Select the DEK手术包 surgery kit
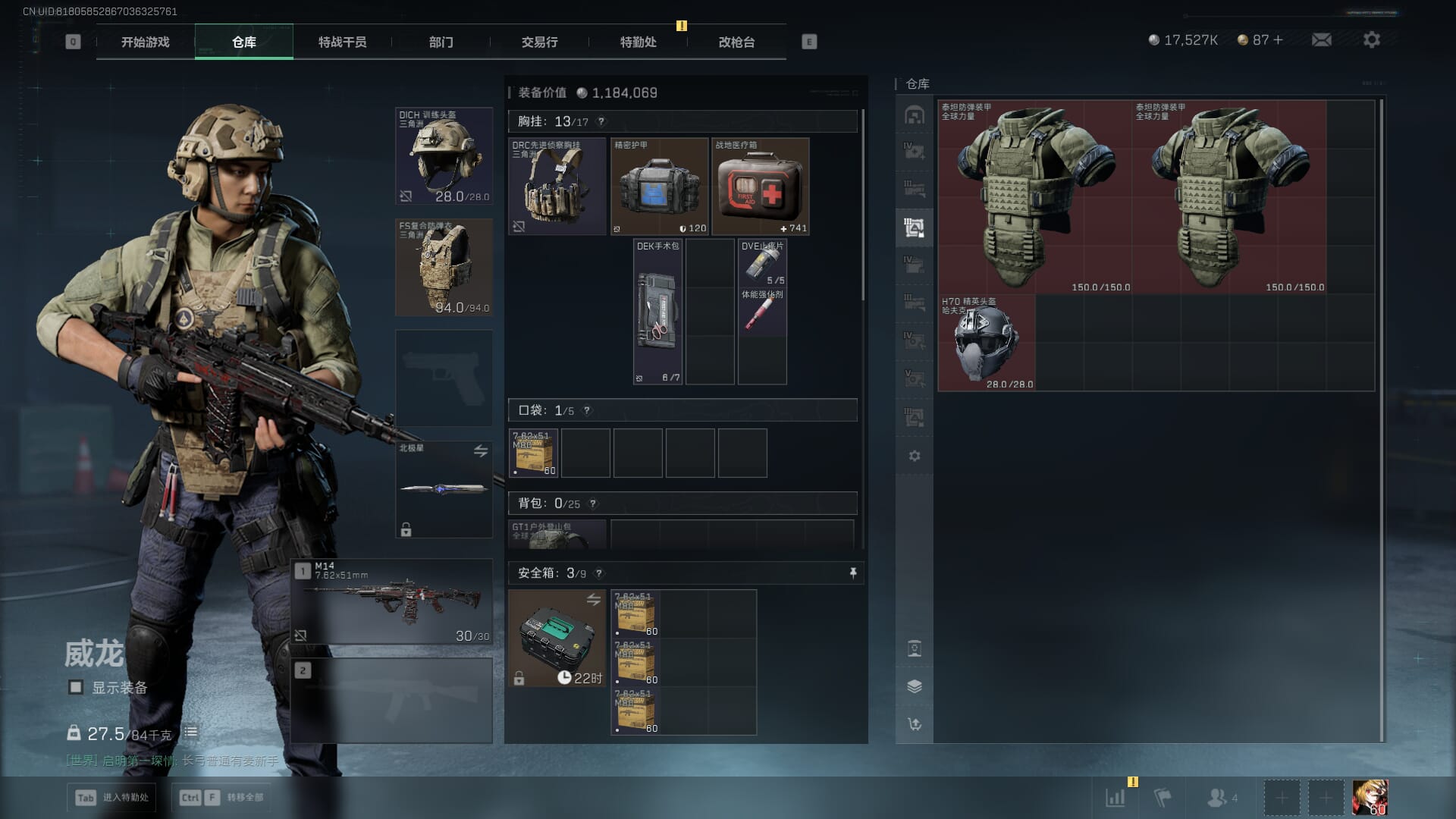This screenshot has width=1456, height=819. (x=657, y=312)
